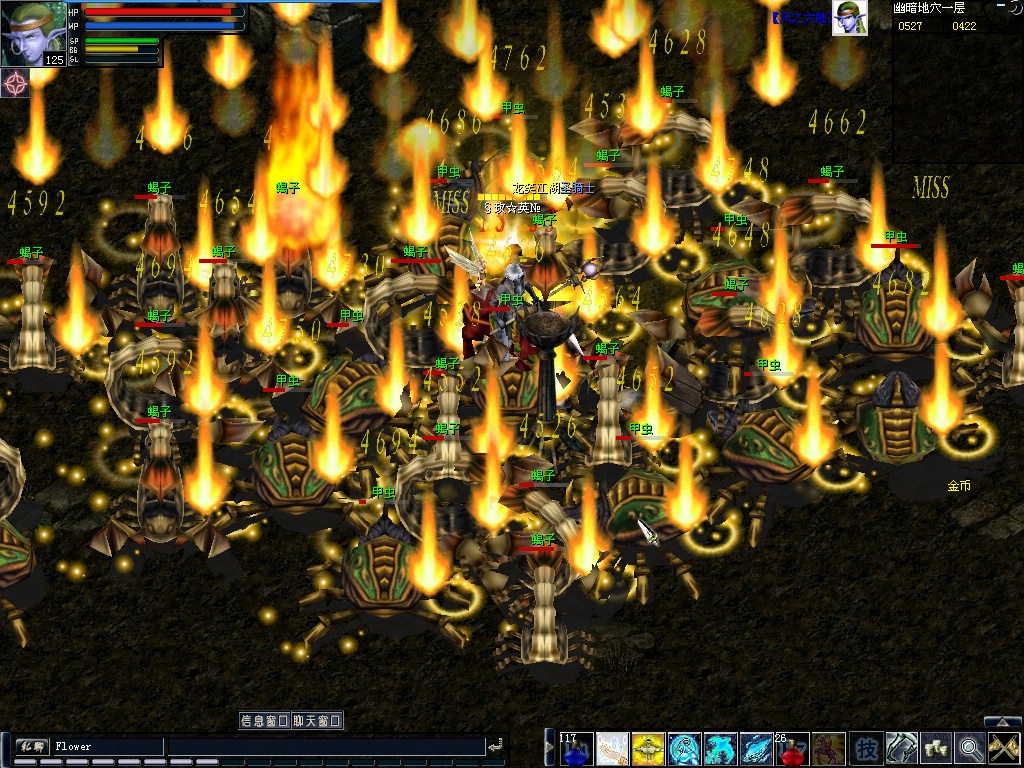The width and height of the screenshot is (1024, 768).
Task: Expand the hotbar with the left arrow
Action: (548, 746)
